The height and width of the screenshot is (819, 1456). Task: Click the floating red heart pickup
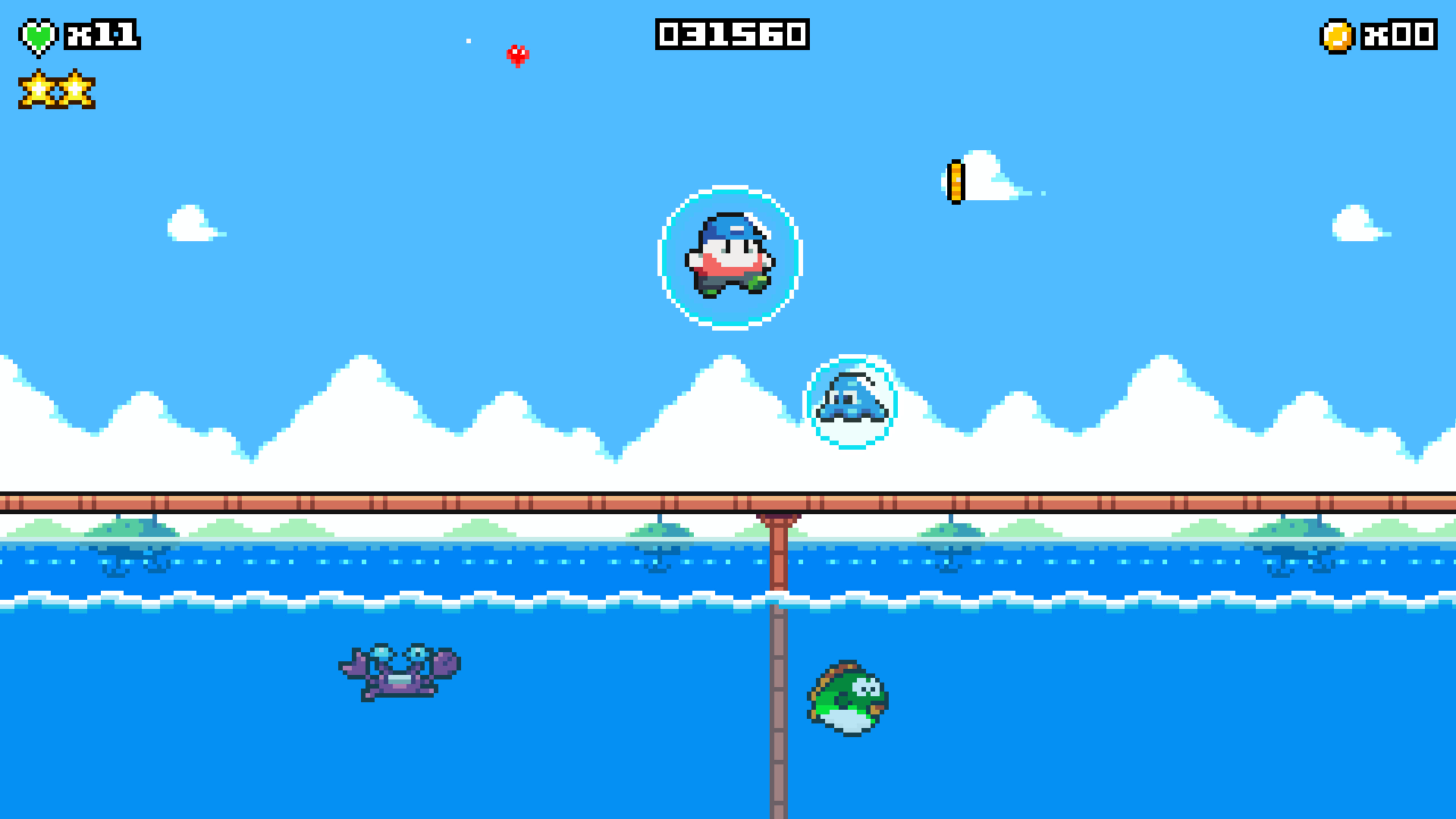tap(518, 55)
